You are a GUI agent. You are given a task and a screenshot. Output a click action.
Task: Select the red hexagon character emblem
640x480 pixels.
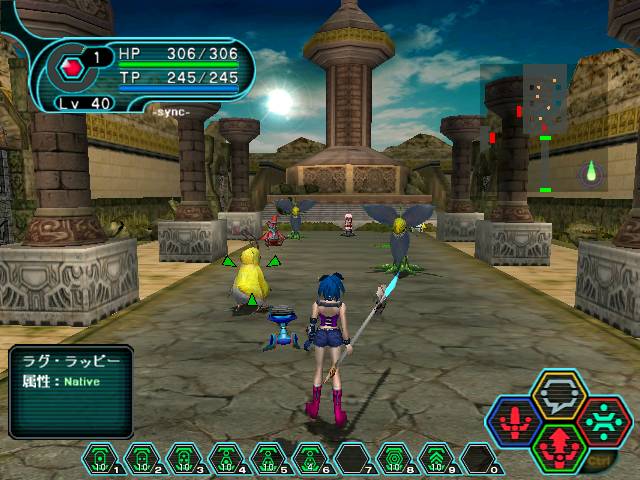point(71,69)
